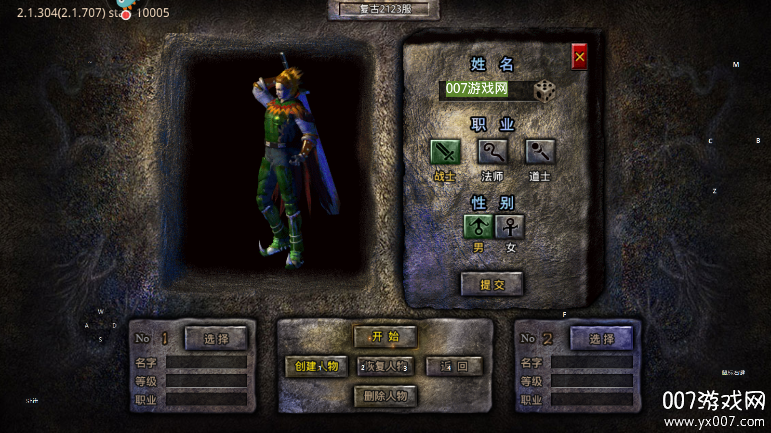
Task: Close the character creation panel
Action: point(580,57)
